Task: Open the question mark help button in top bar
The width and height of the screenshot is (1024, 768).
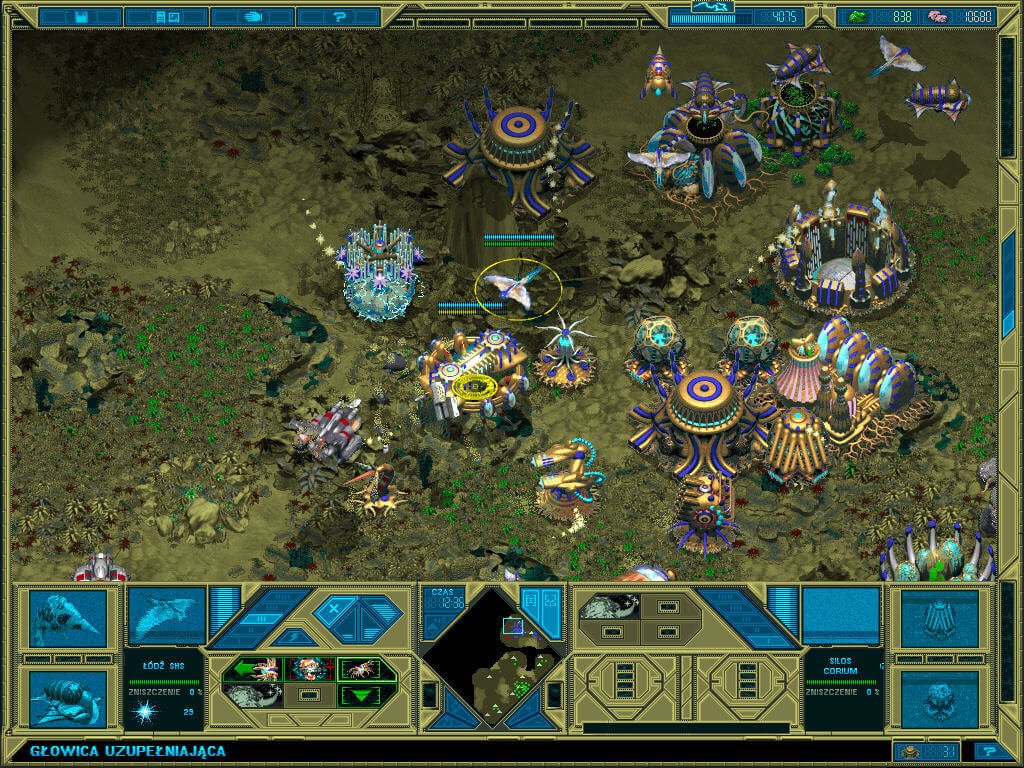Action: pos(340,17)
